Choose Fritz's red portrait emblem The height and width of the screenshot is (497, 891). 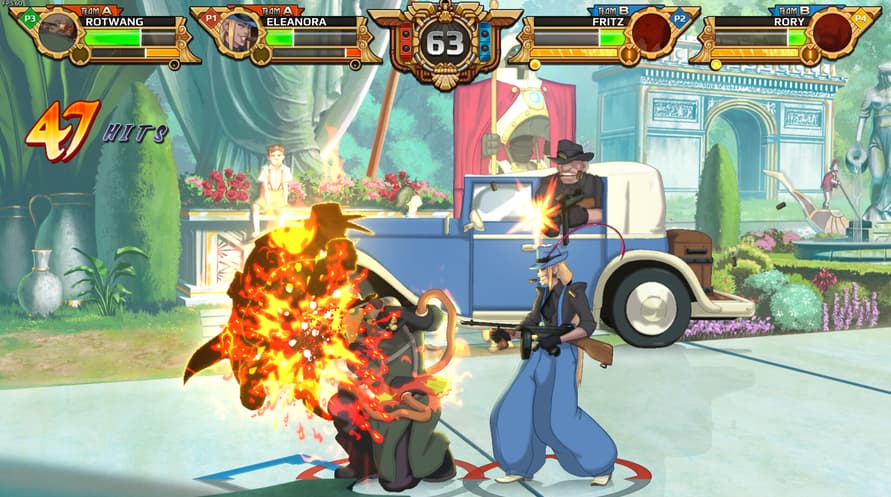652,32
